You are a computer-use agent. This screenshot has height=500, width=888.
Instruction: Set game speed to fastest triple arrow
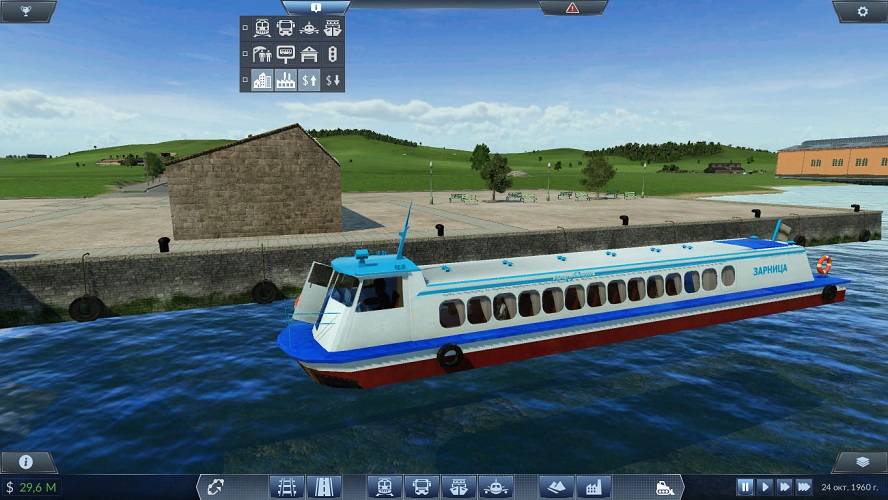(x=803, y=487)
